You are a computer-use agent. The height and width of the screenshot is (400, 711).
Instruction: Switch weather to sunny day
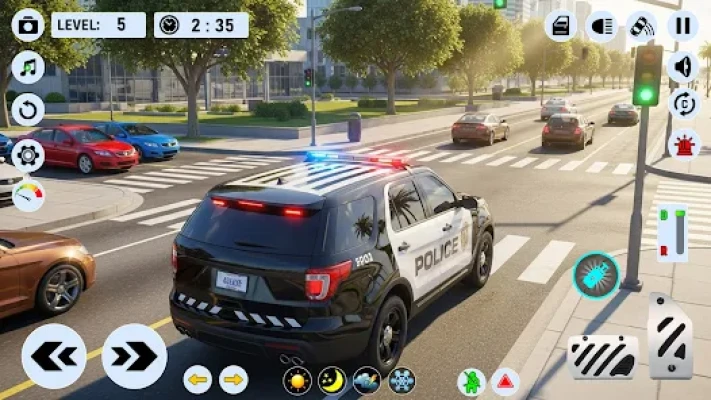297,380
